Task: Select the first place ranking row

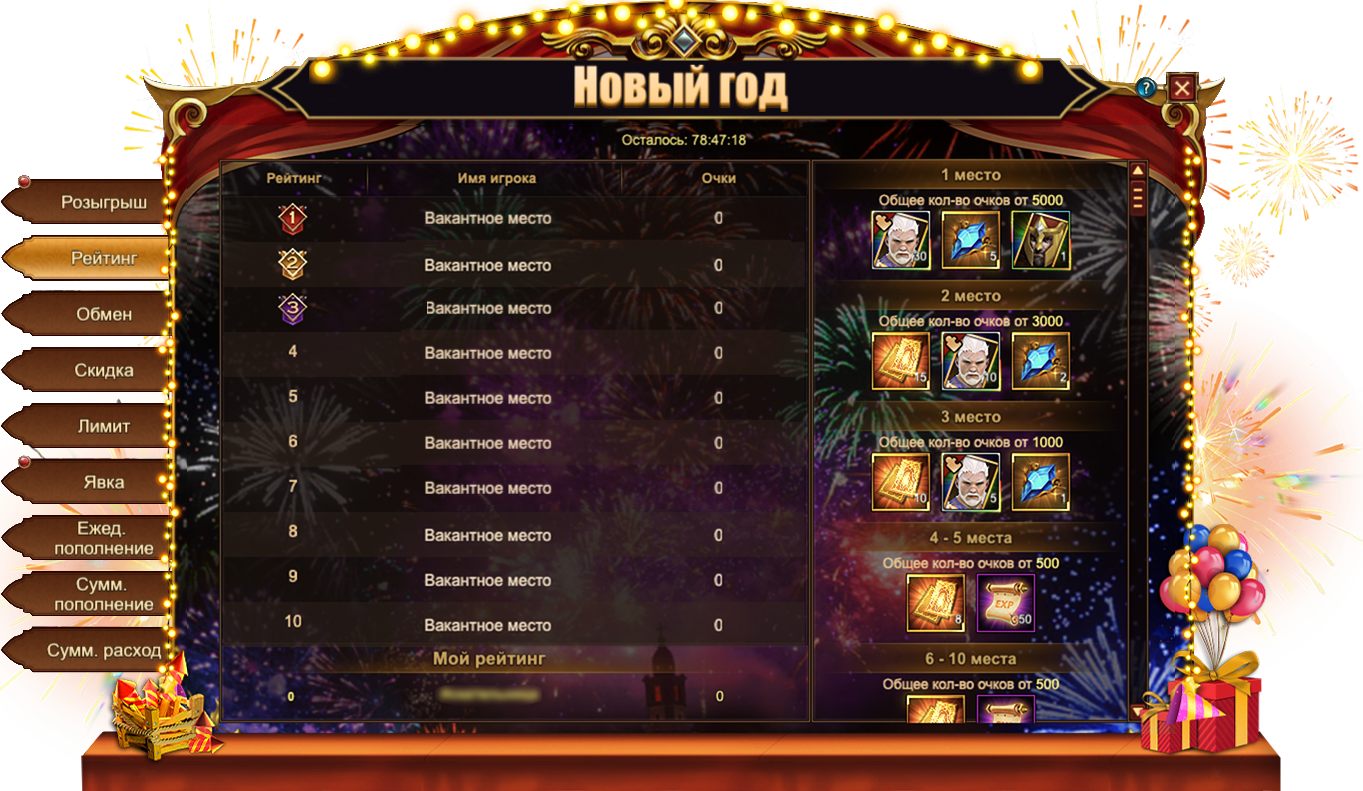Action: (x=514, y=219)
